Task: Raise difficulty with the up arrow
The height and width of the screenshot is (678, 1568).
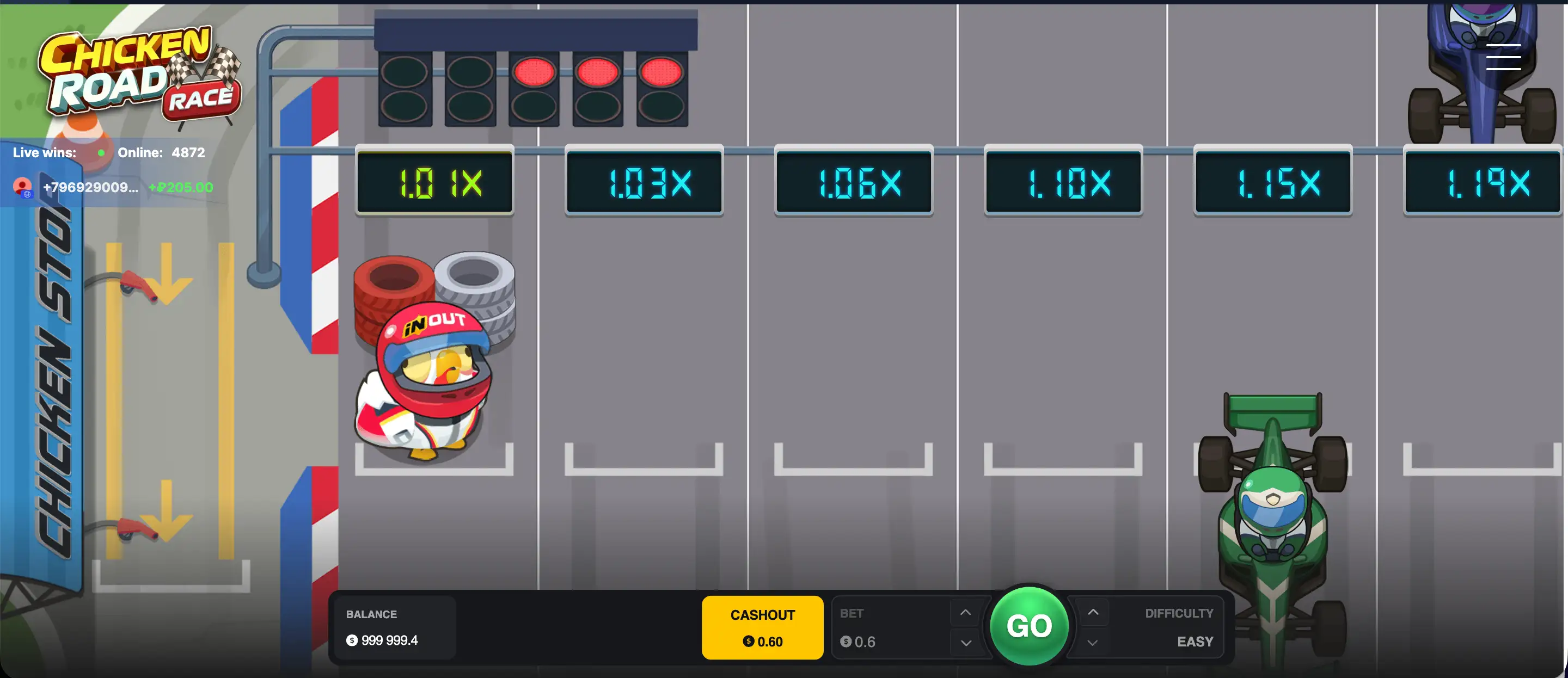Action: [x=1092, y=612]
